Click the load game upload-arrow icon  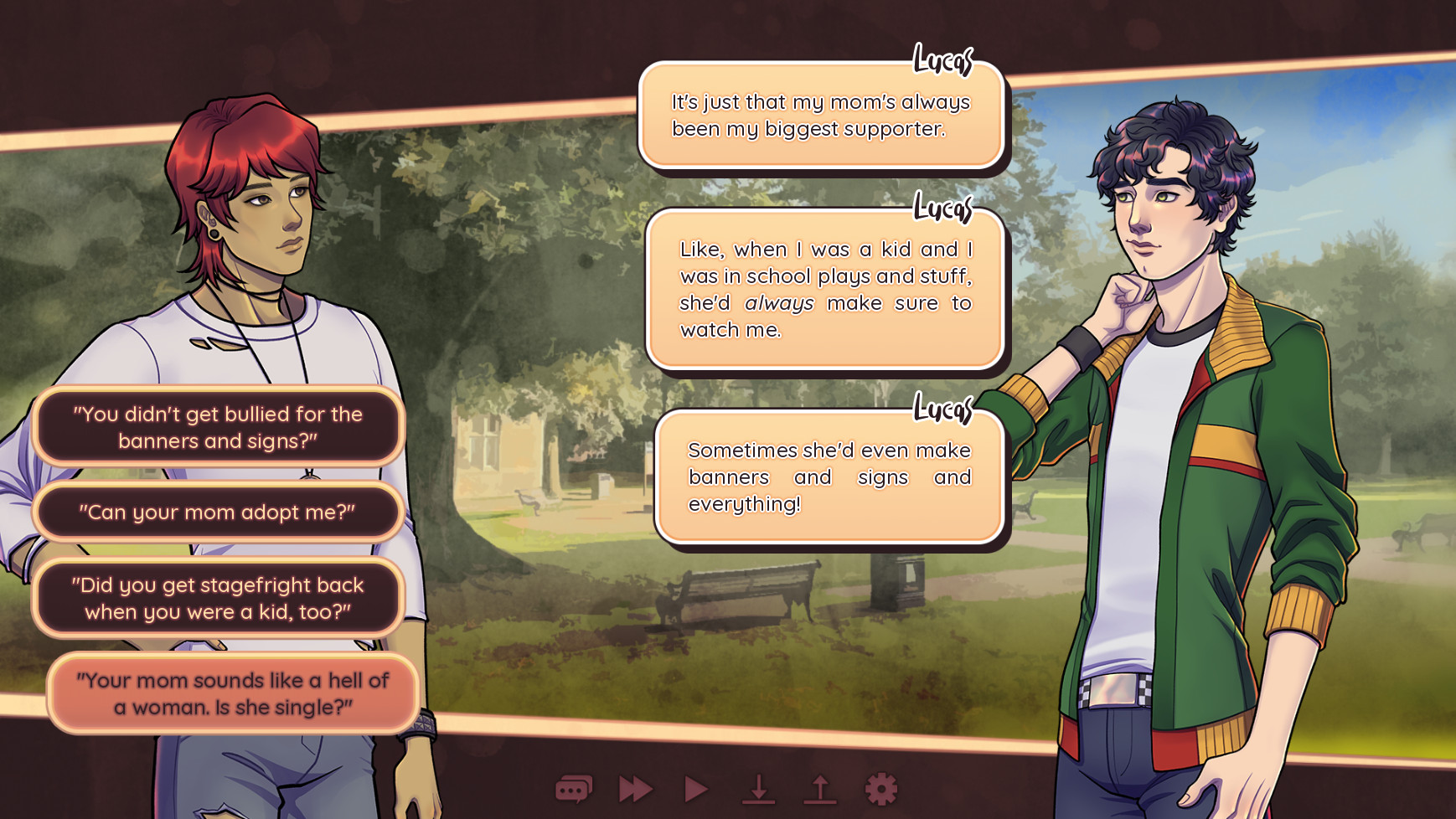tap(820, 789)
